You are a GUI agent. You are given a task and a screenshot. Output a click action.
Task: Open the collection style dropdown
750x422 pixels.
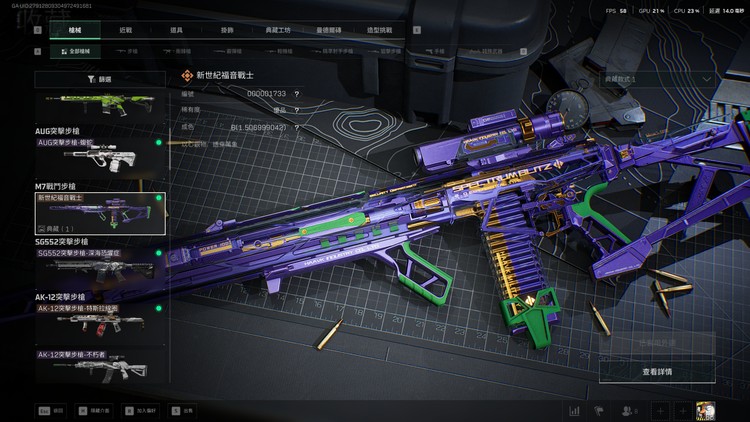tap(657, 78)
